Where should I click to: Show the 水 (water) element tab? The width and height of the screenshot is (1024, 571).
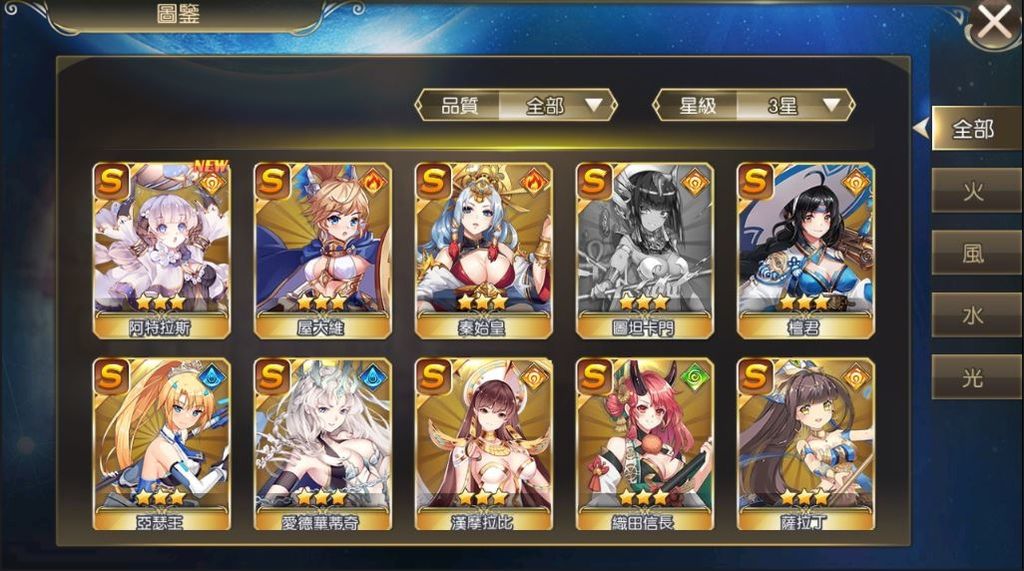(x=973, y=315)
